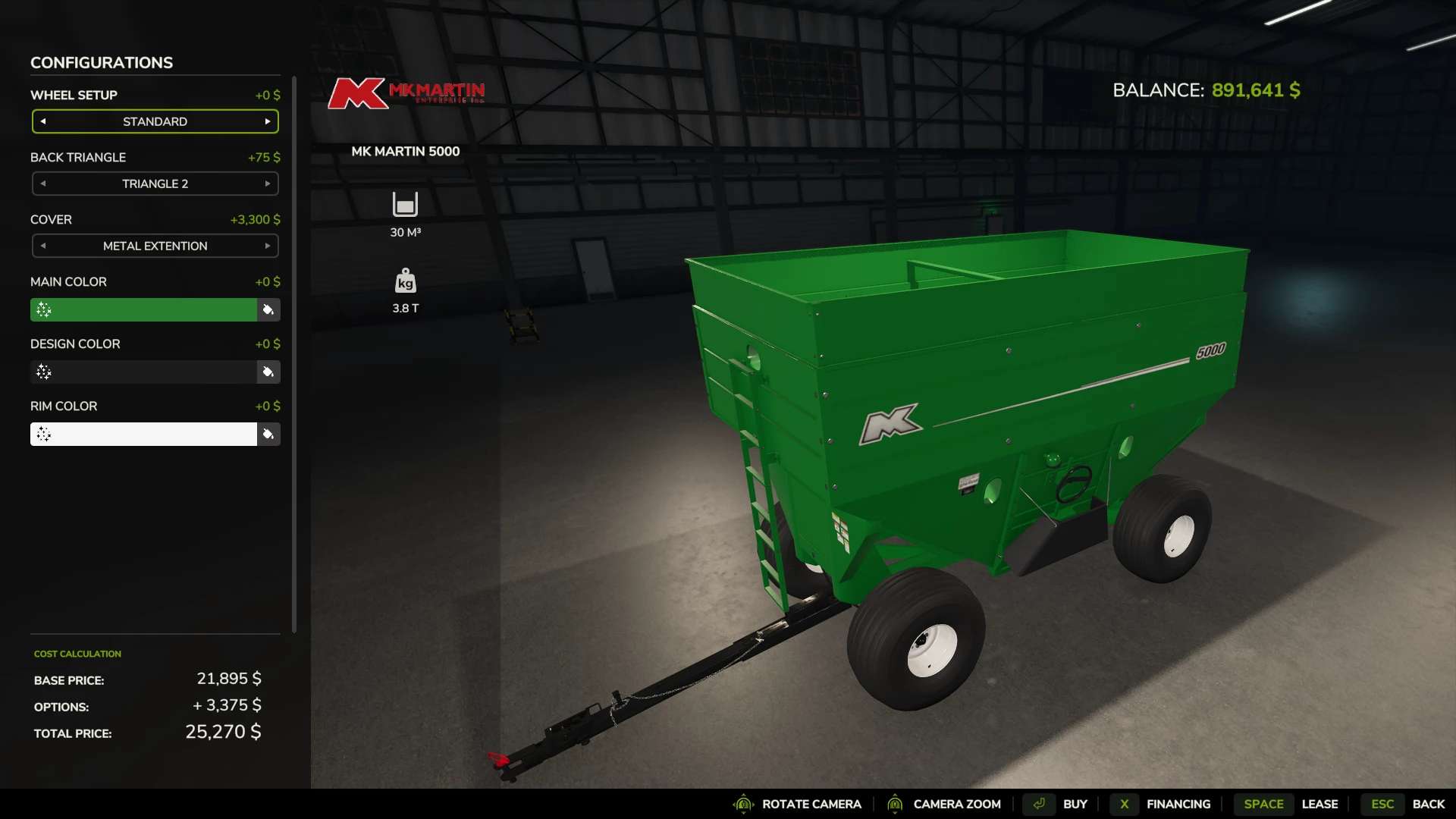Click the METAL EXTENTION cover selector
Screen dimensions: 1456x819
155,246
